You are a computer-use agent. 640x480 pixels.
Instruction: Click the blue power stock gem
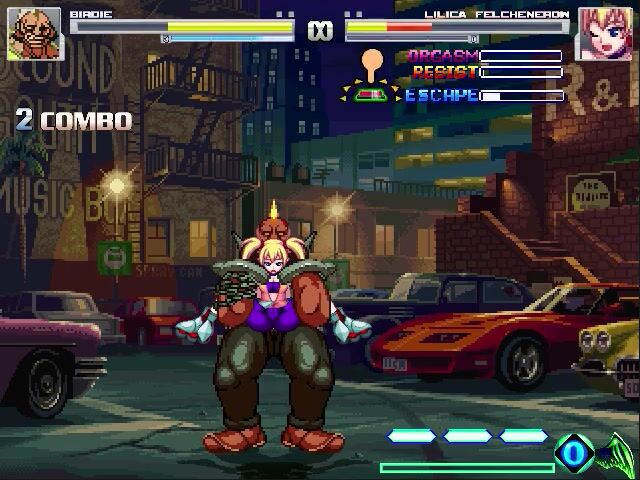[x=574, y=452]
